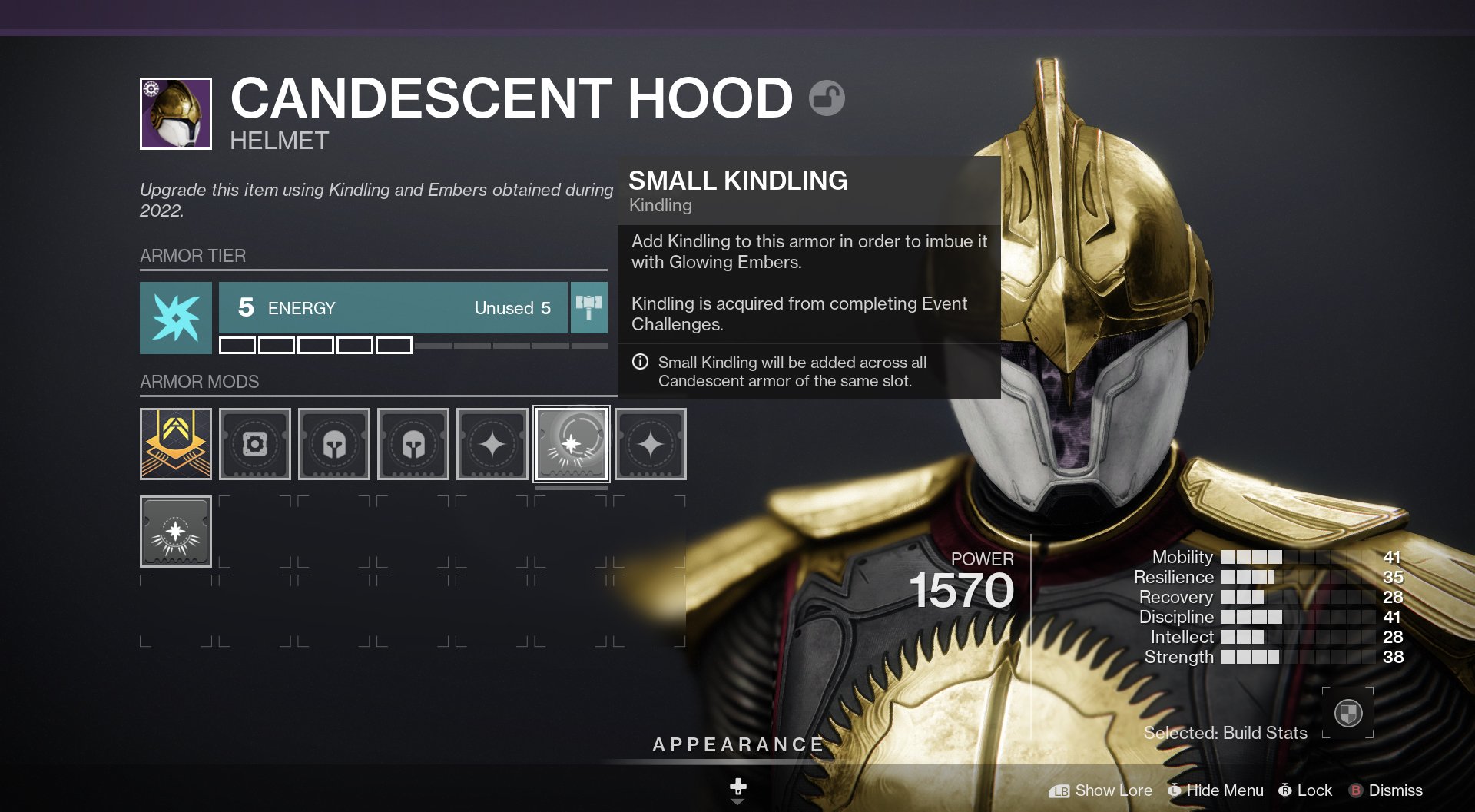Open the Appearance section
The width and height of the screenshot is (1475, 812).
pos(737,744)
